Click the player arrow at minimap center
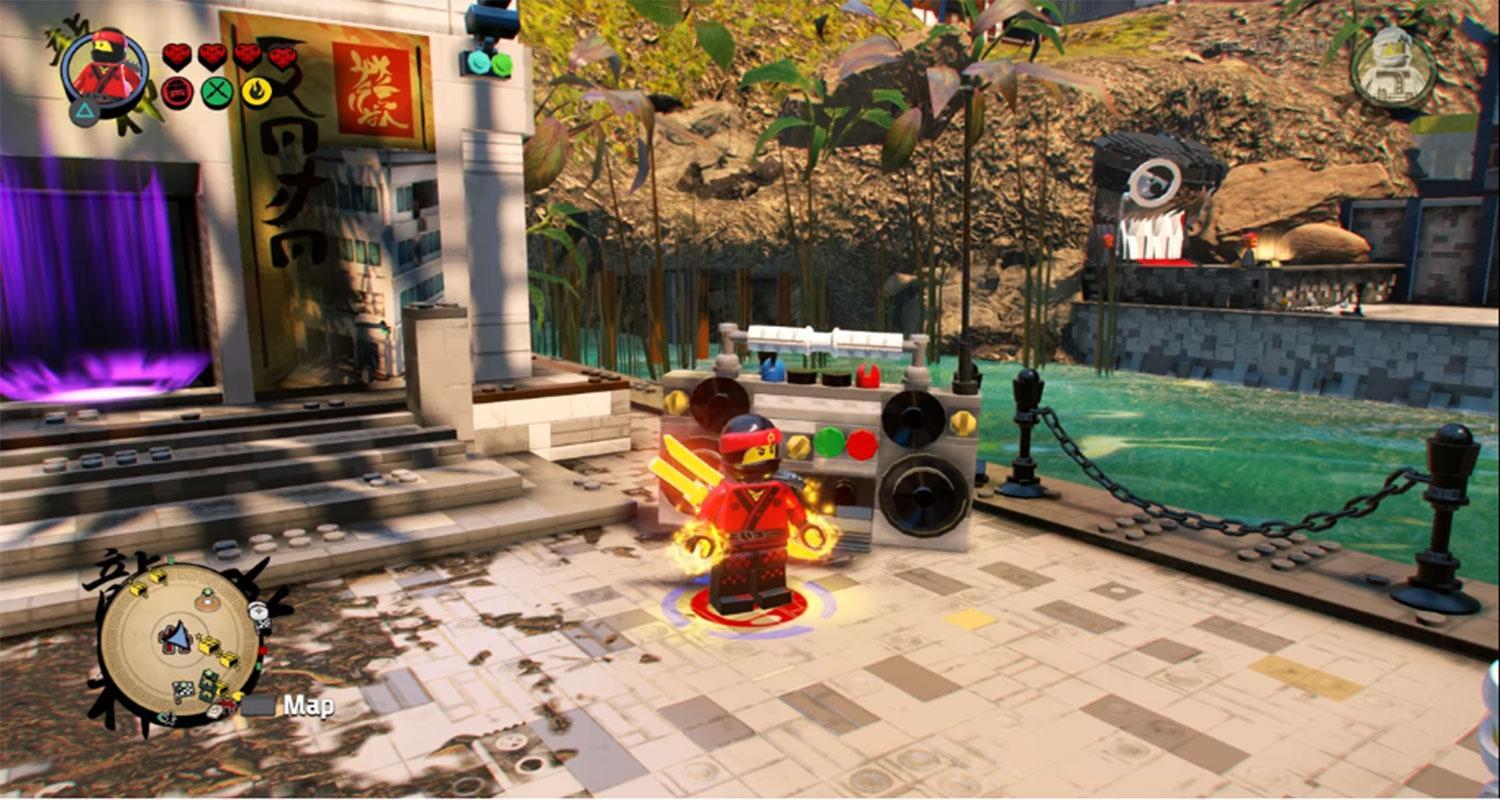This screenshot has width=1500, height=800. tap(178, 636)
